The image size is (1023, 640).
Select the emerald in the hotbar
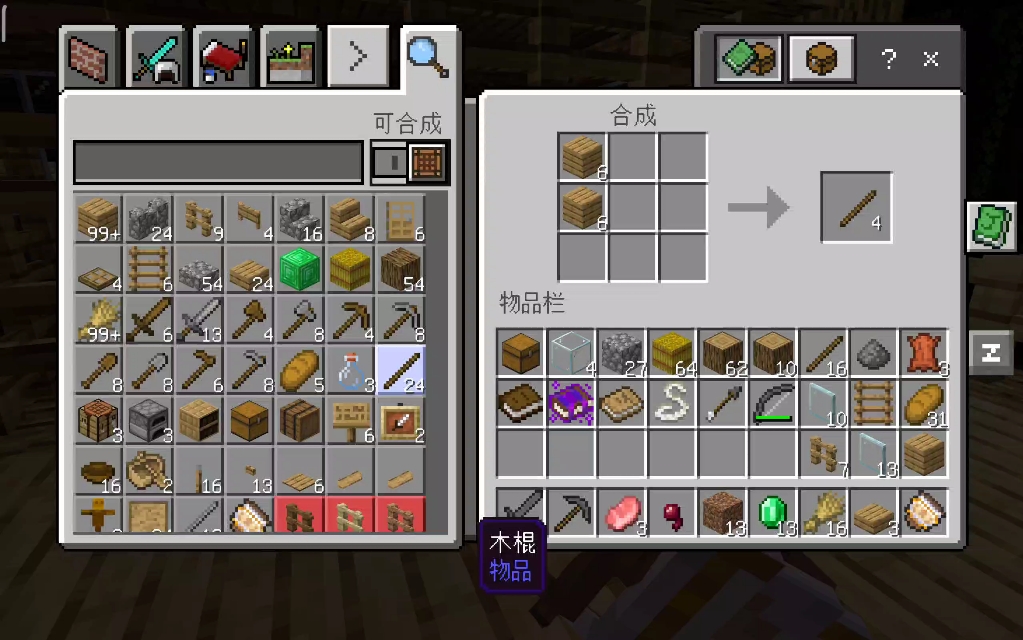pos(771,512)
